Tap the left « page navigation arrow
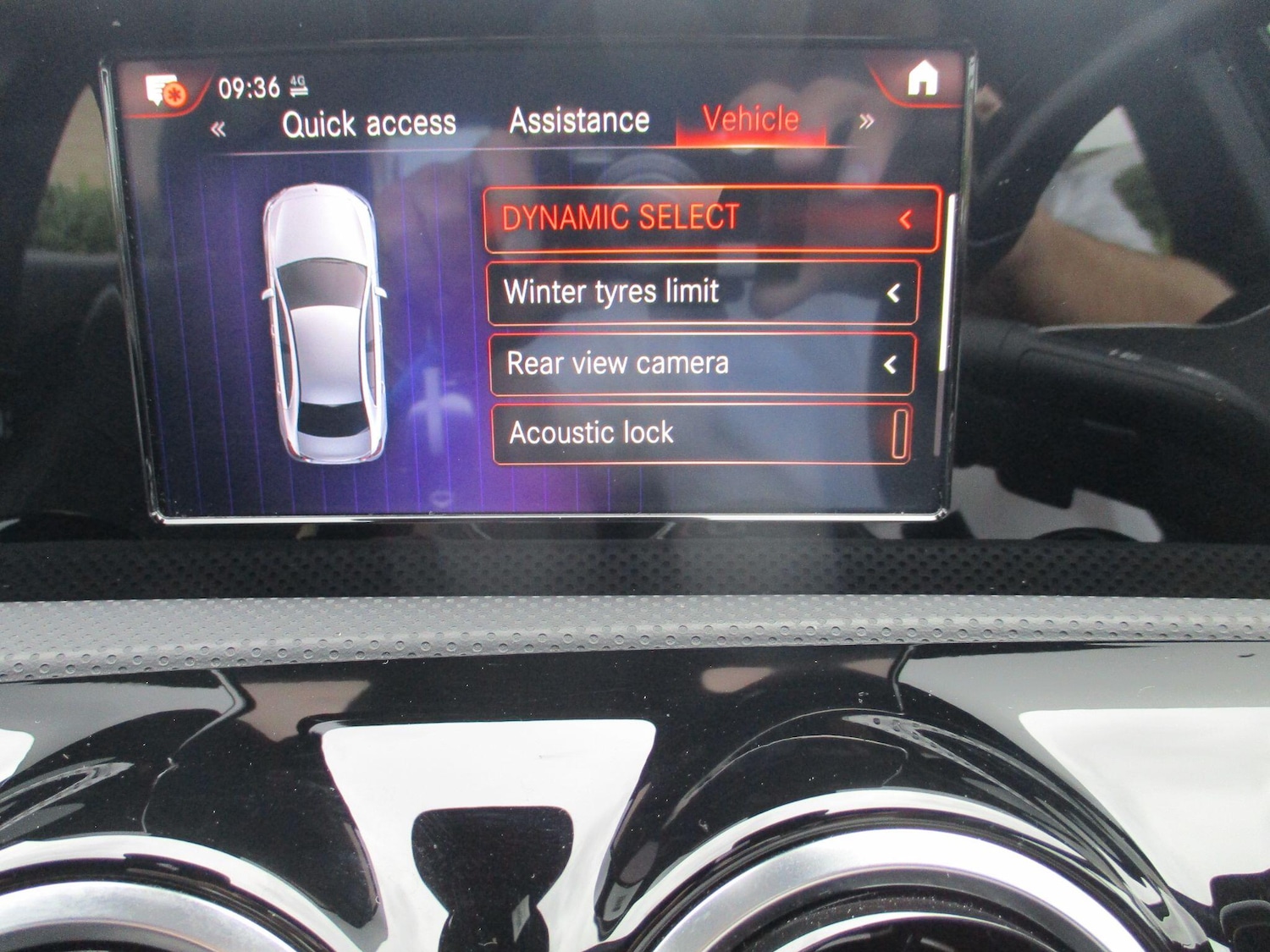Viewport: 1270px width, 952px height. click(x=218, y=129)
